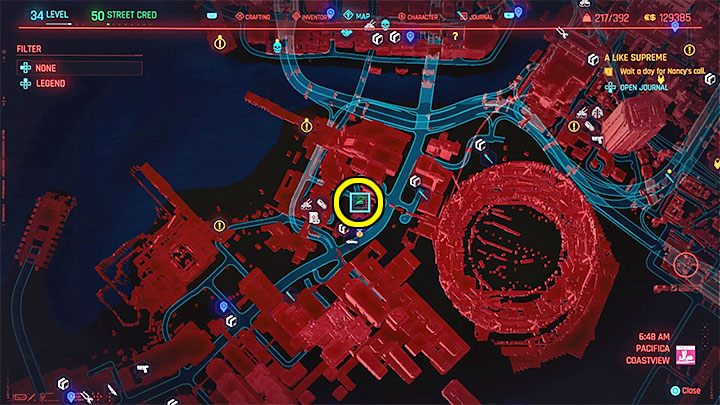Image resolution: width=720 pixels, height=405 pixels.
Task: Click the pink Pacifica Coastview district icon
Action: coord(687,355)
